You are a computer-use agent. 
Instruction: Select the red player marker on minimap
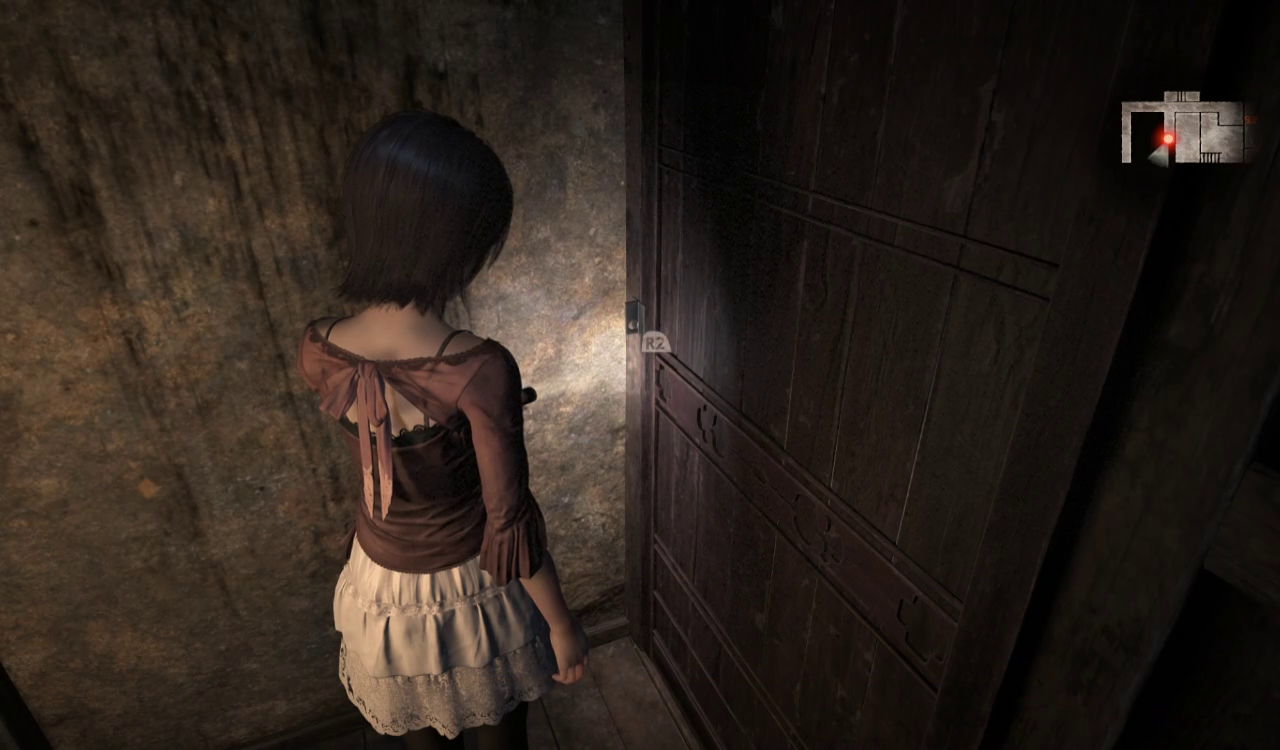tap(1167, 138)
